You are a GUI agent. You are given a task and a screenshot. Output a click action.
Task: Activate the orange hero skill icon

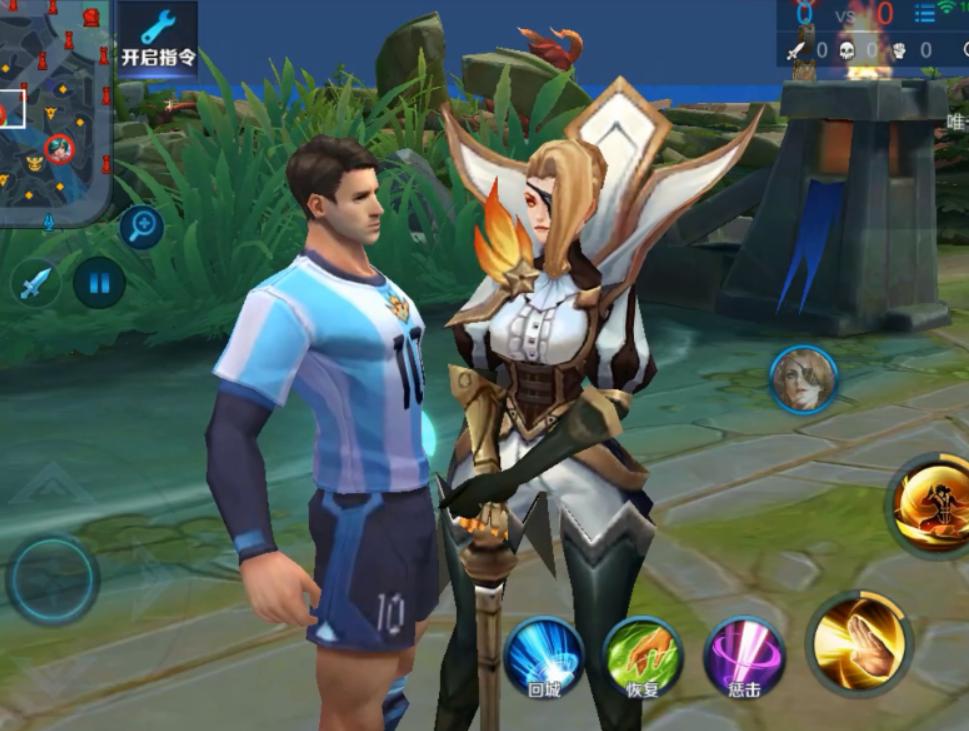(930, 504)
